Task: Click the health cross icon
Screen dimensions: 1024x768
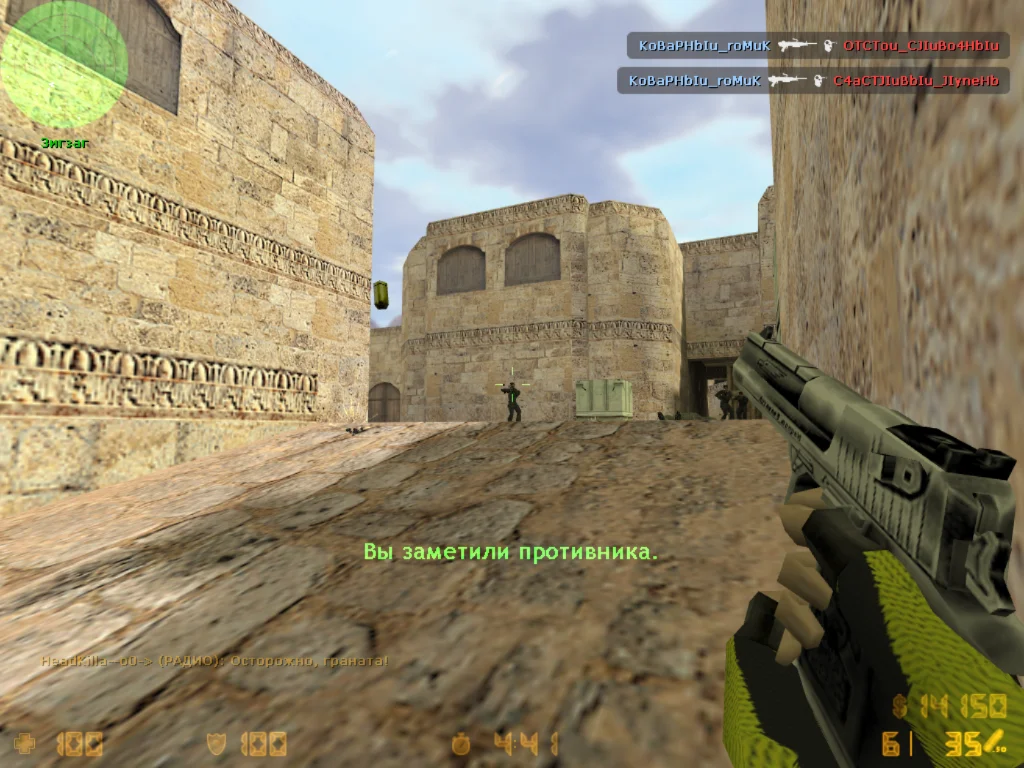Action: pyautogui.click(x=25, y=744)
